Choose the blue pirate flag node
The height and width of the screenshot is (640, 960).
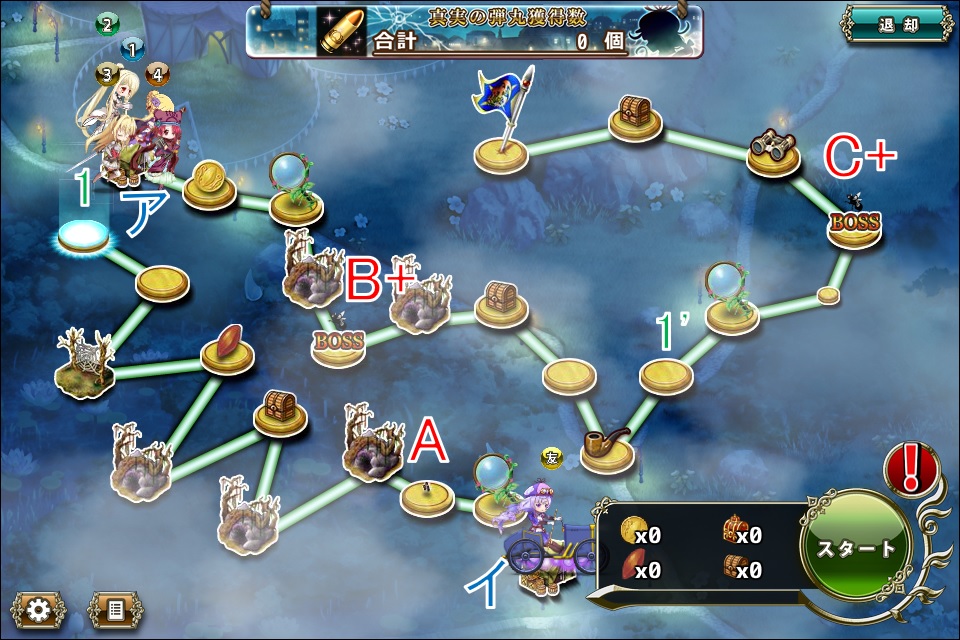point(502,118)
